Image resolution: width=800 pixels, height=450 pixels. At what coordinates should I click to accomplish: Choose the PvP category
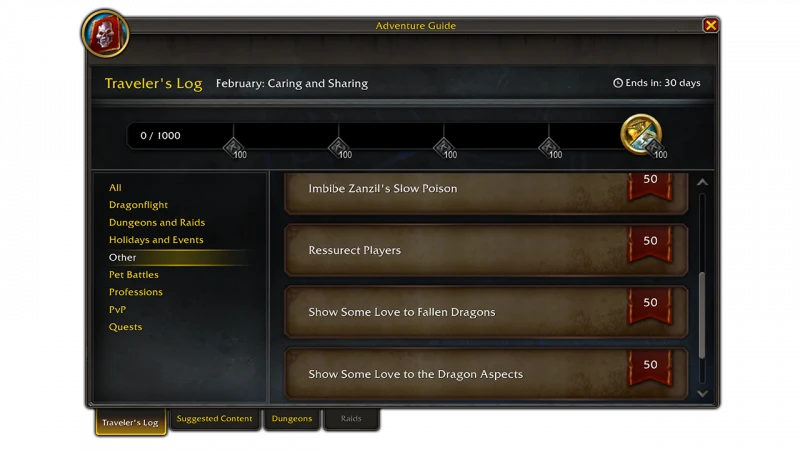coord(118,310)
